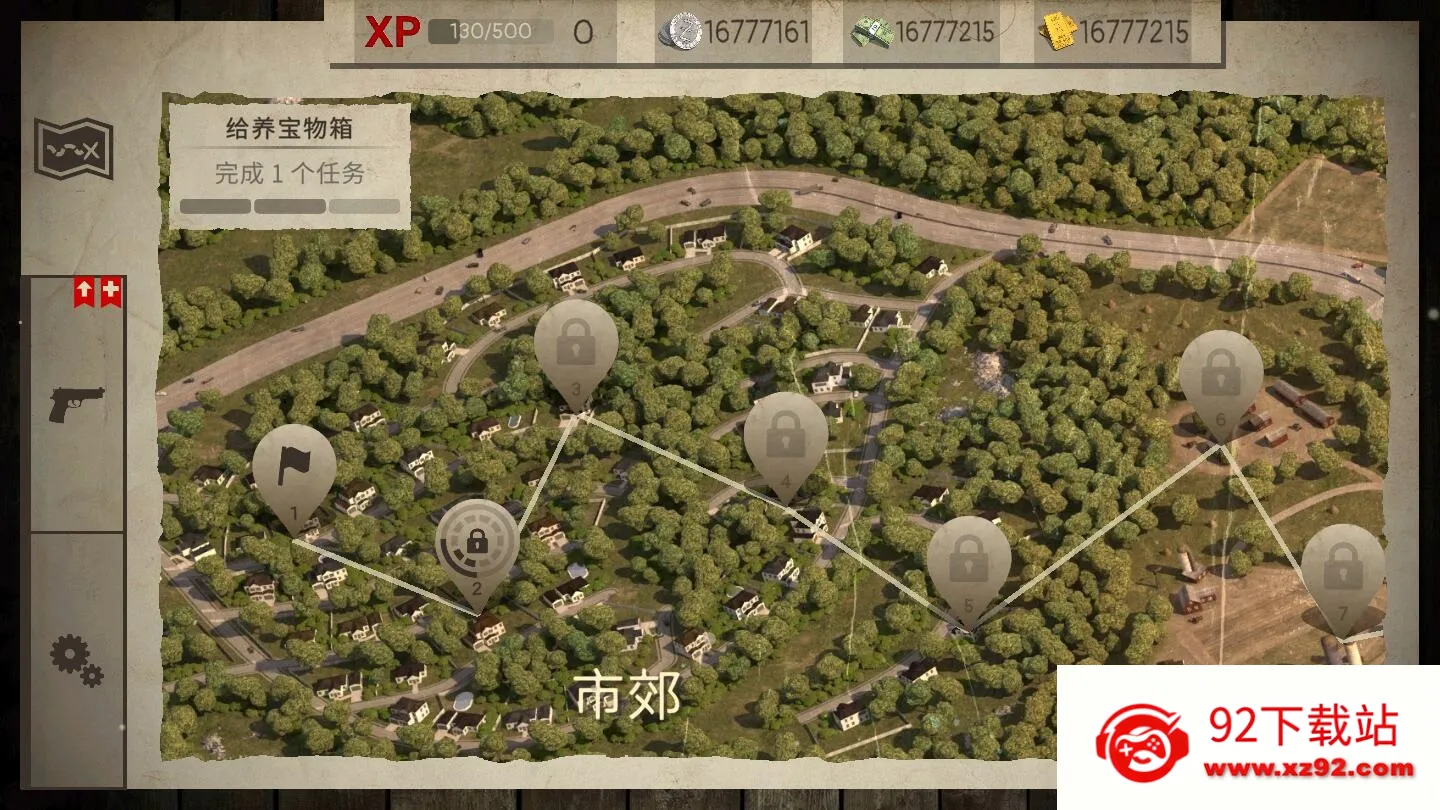The width and height of the screenshot is (1440, 810).
Task: Open the world map icon
Action: [x=70, y=147]
